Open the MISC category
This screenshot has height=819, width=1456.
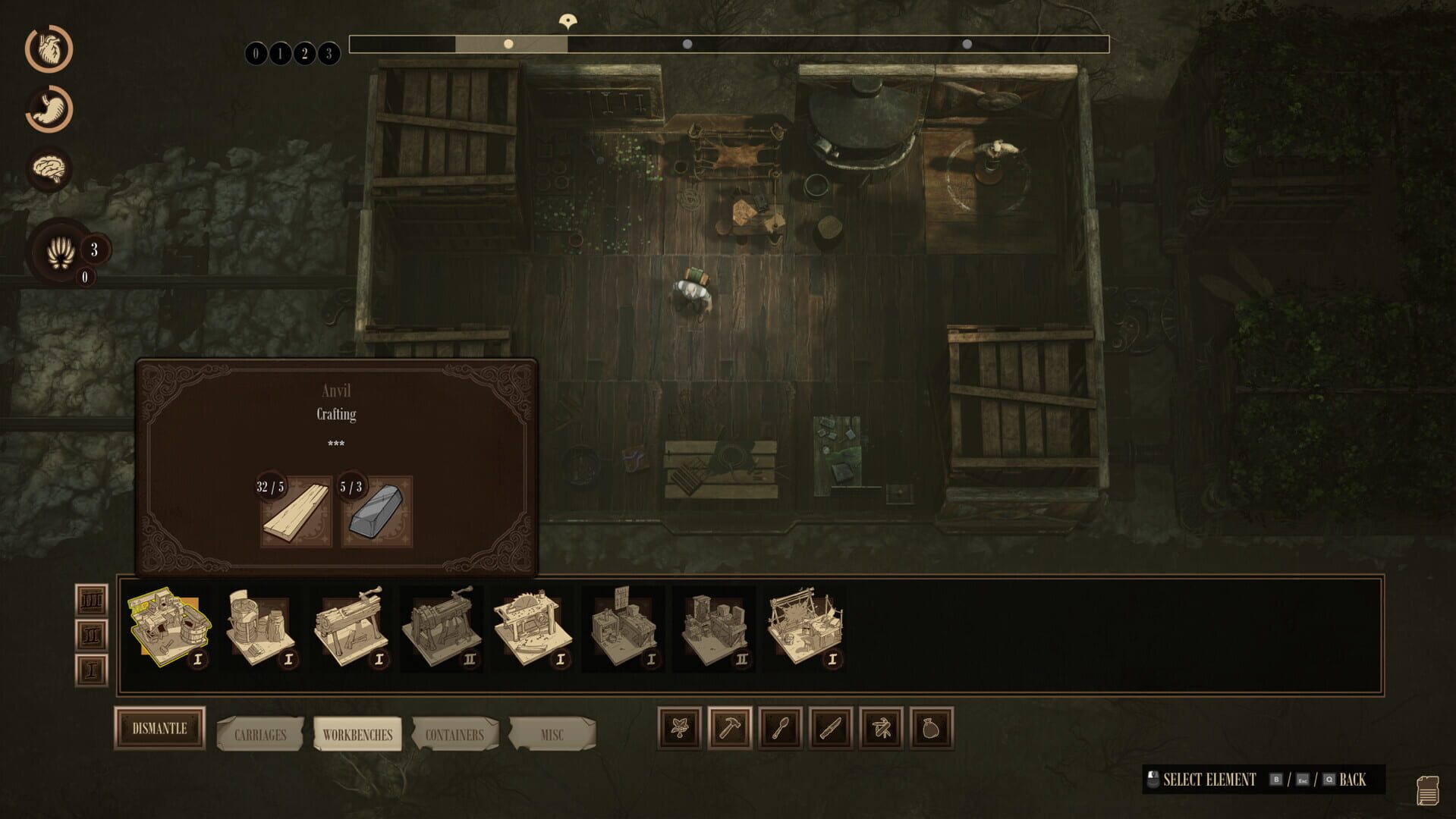553,733
